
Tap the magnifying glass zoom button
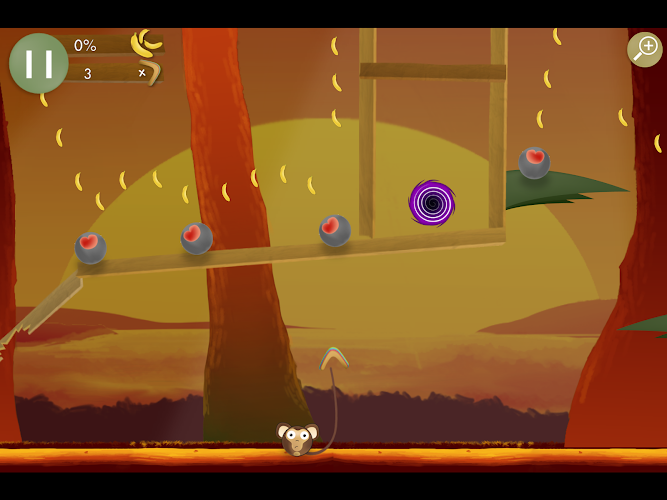tap(644, 49)
